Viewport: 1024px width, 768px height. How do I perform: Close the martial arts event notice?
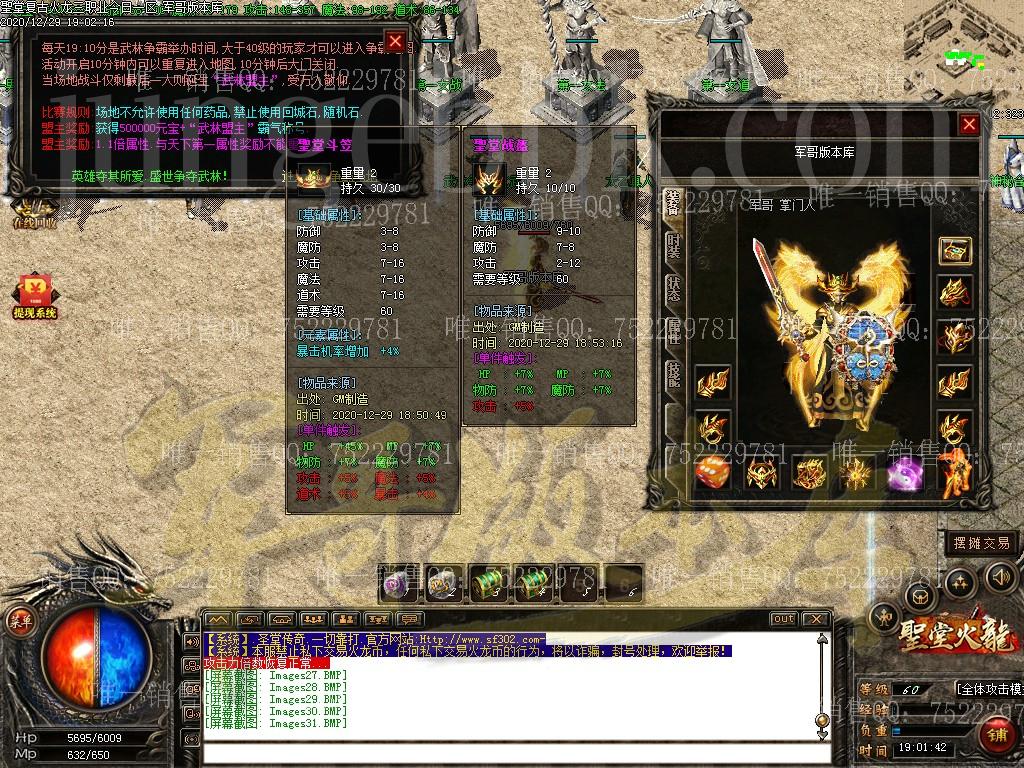(396, 41)
